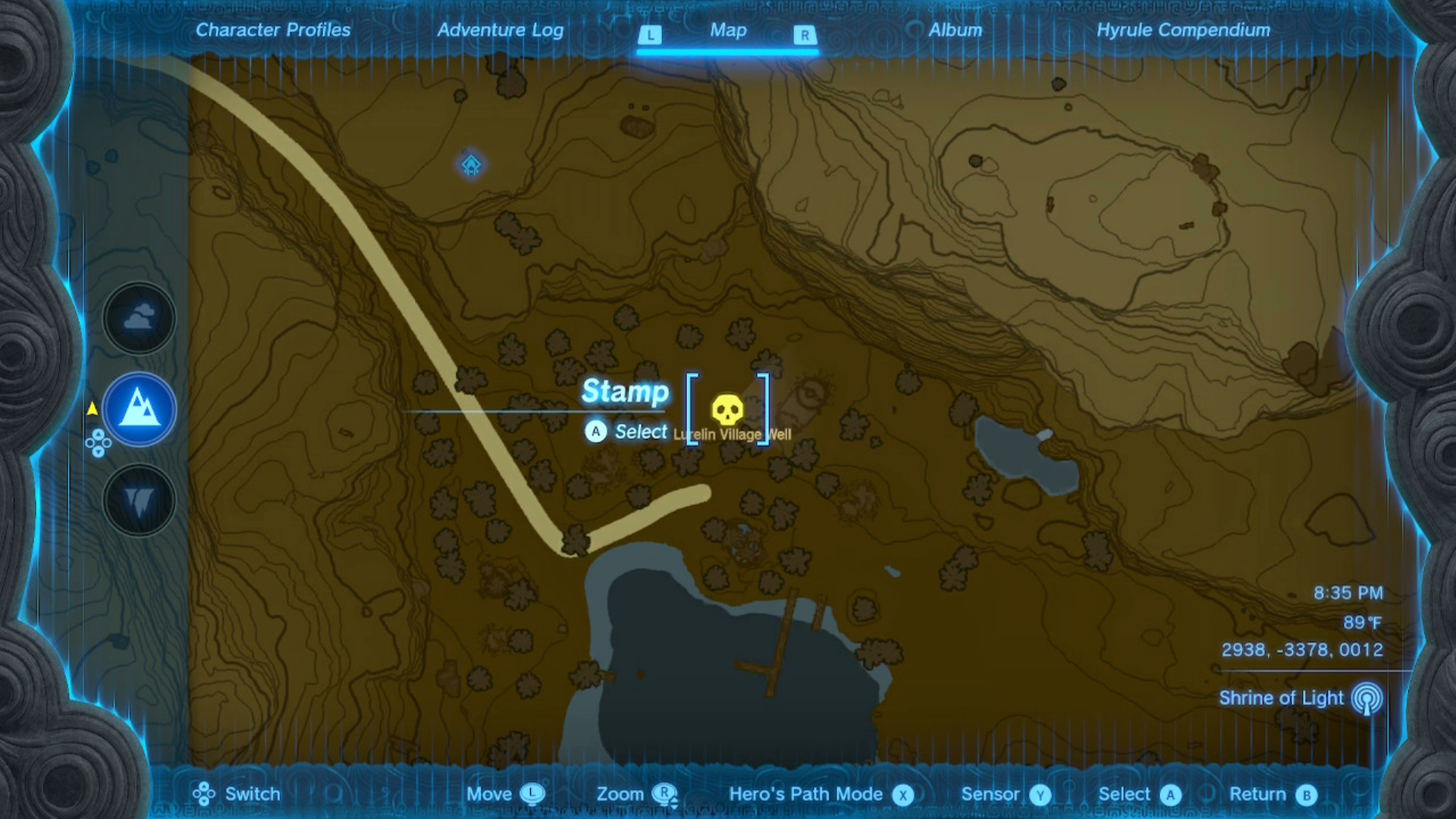
Task: Click the L shoulder button icon beside Map
Action: 648,34
